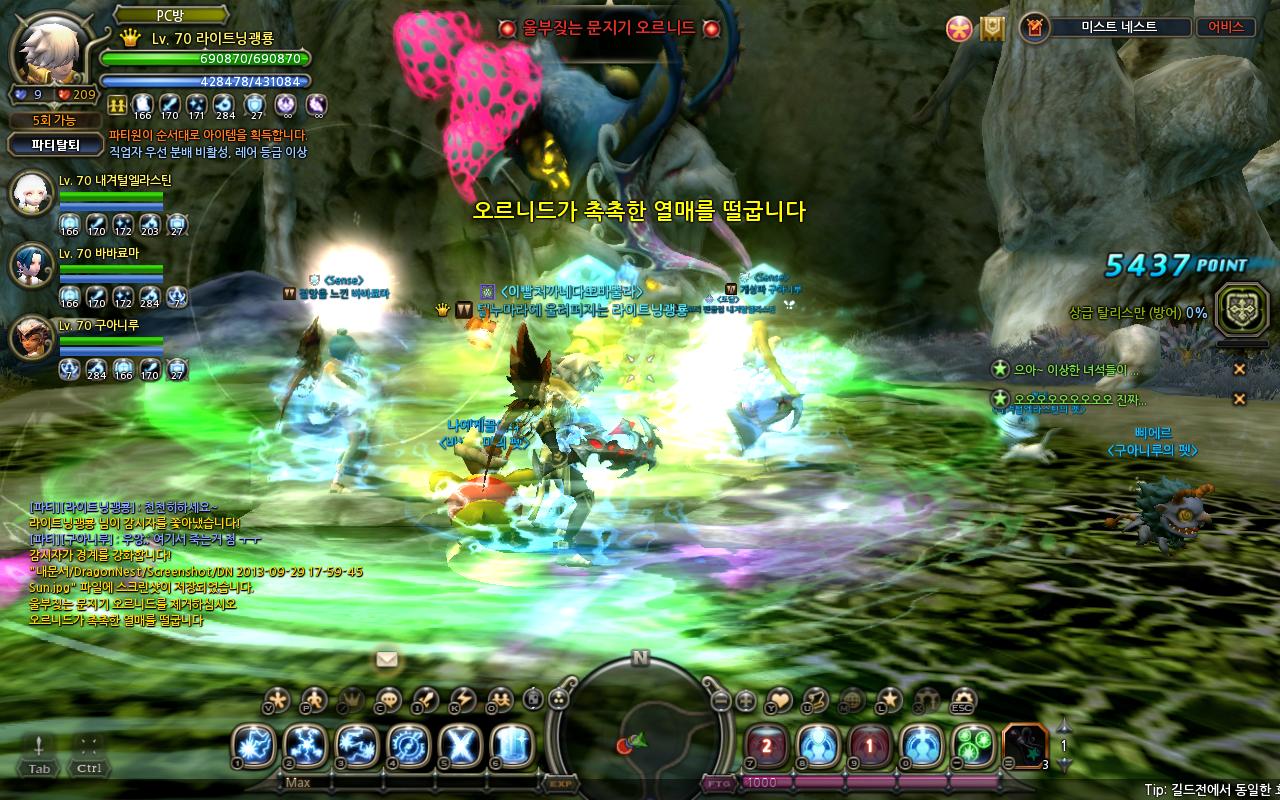Click the 상급 탈리스만 shield icon
Viewport: 1280px width, 800px height.
point(1241,311)
